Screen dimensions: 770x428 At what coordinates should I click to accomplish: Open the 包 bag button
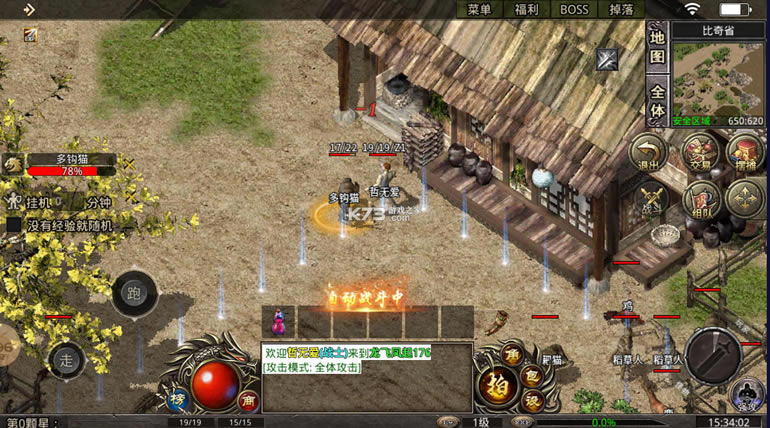(532, 378)
